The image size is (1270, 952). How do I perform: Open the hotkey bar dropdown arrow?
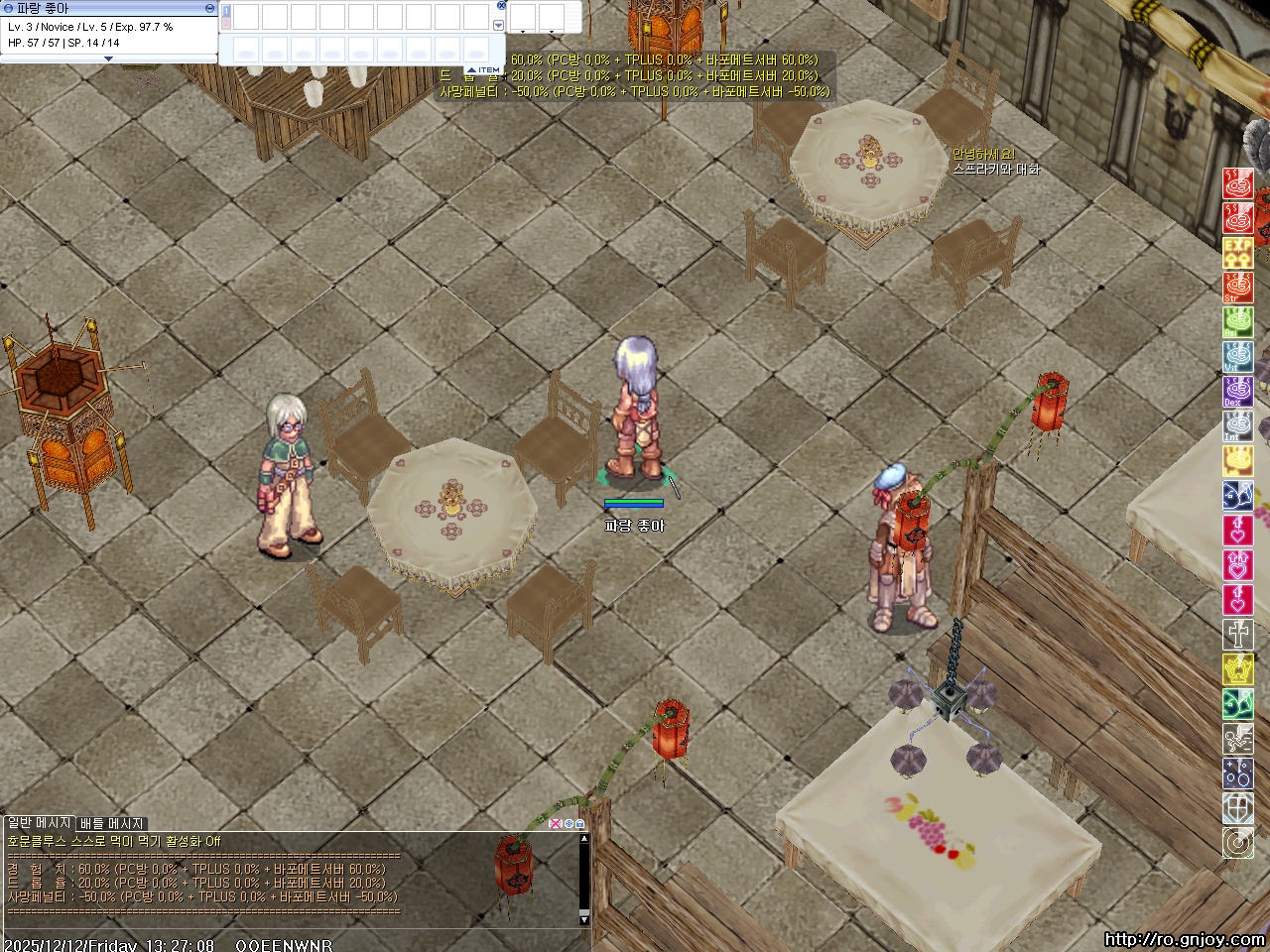click(498, 26)
